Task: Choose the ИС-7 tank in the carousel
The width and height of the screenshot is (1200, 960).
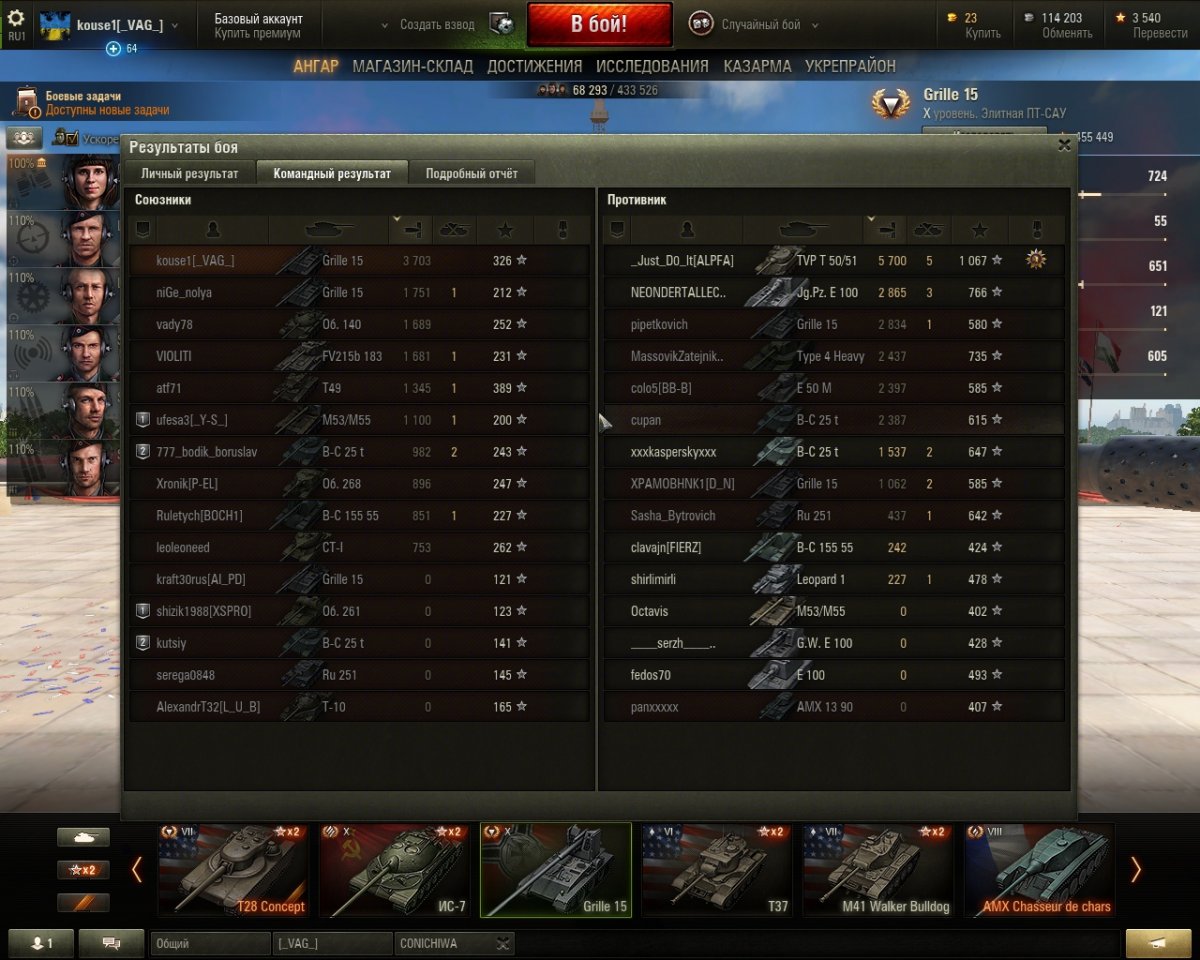Action: coord(394,869)
